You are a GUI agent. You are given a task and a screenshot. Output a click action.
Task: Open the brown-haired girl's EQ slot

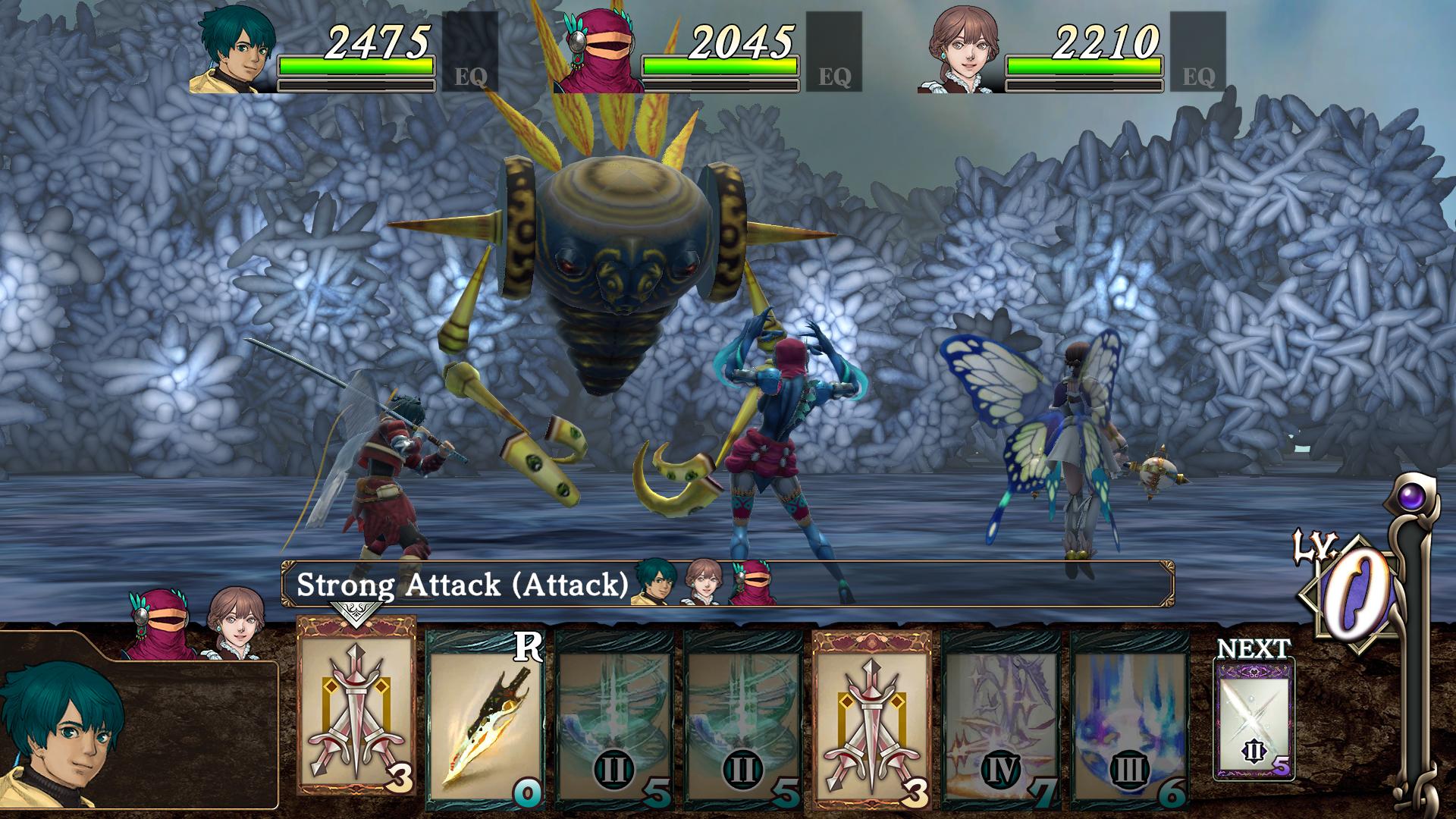point(1198,52)
